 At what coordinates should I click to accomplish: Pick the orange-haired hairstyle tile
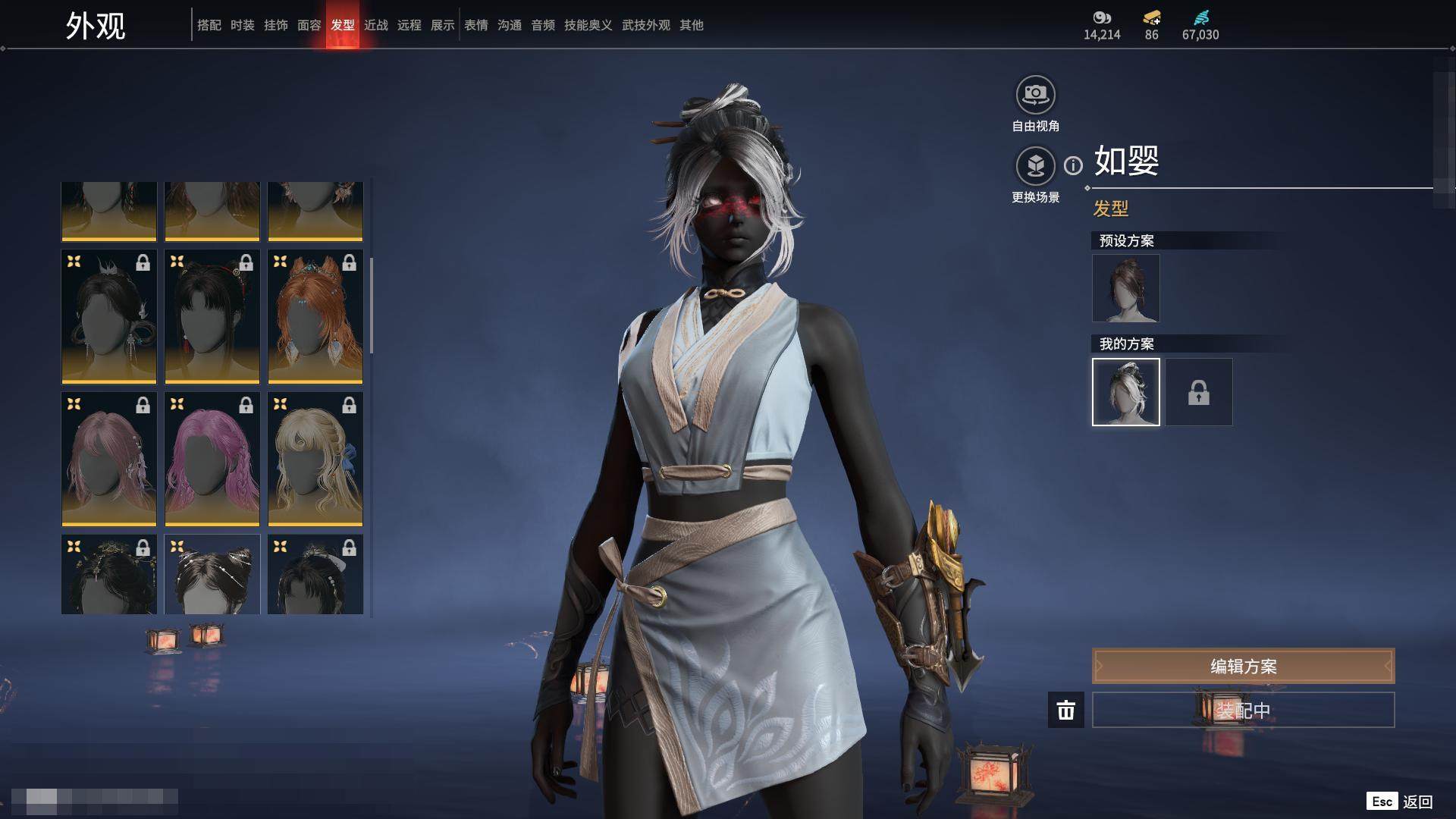click(x=315, y=317)
